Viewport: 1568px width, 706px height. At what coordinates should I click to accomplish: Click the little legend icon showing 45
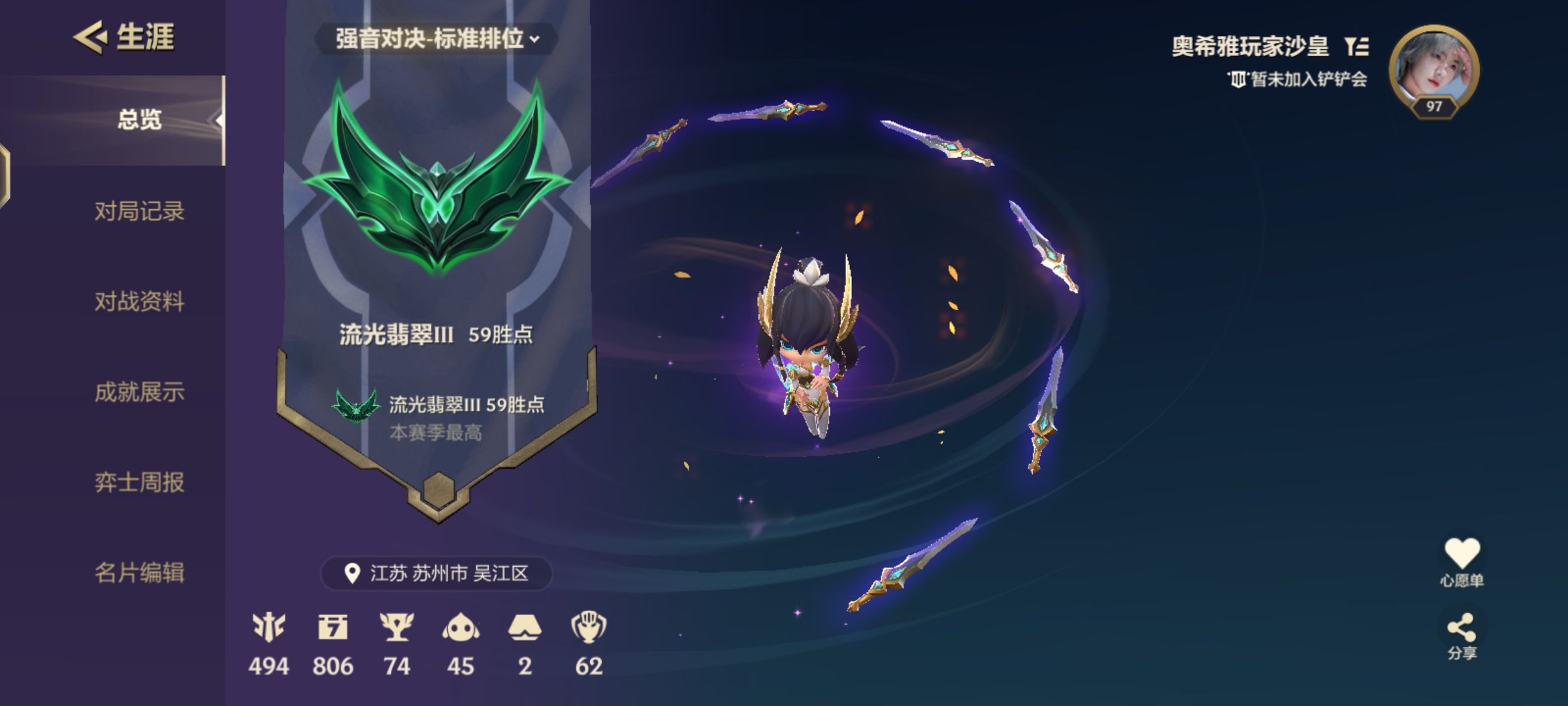coord(461,628)
